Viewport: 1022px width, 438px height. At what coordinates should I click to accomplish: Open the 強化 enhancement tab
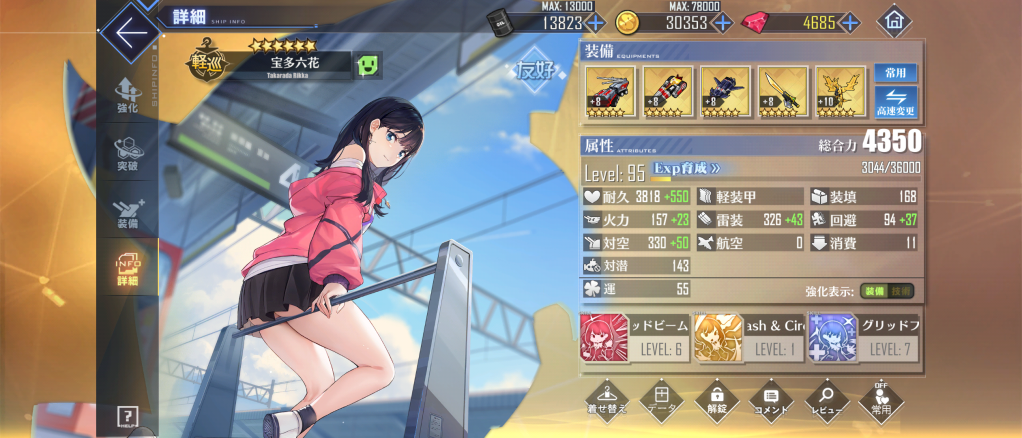[x=127, y=95]
